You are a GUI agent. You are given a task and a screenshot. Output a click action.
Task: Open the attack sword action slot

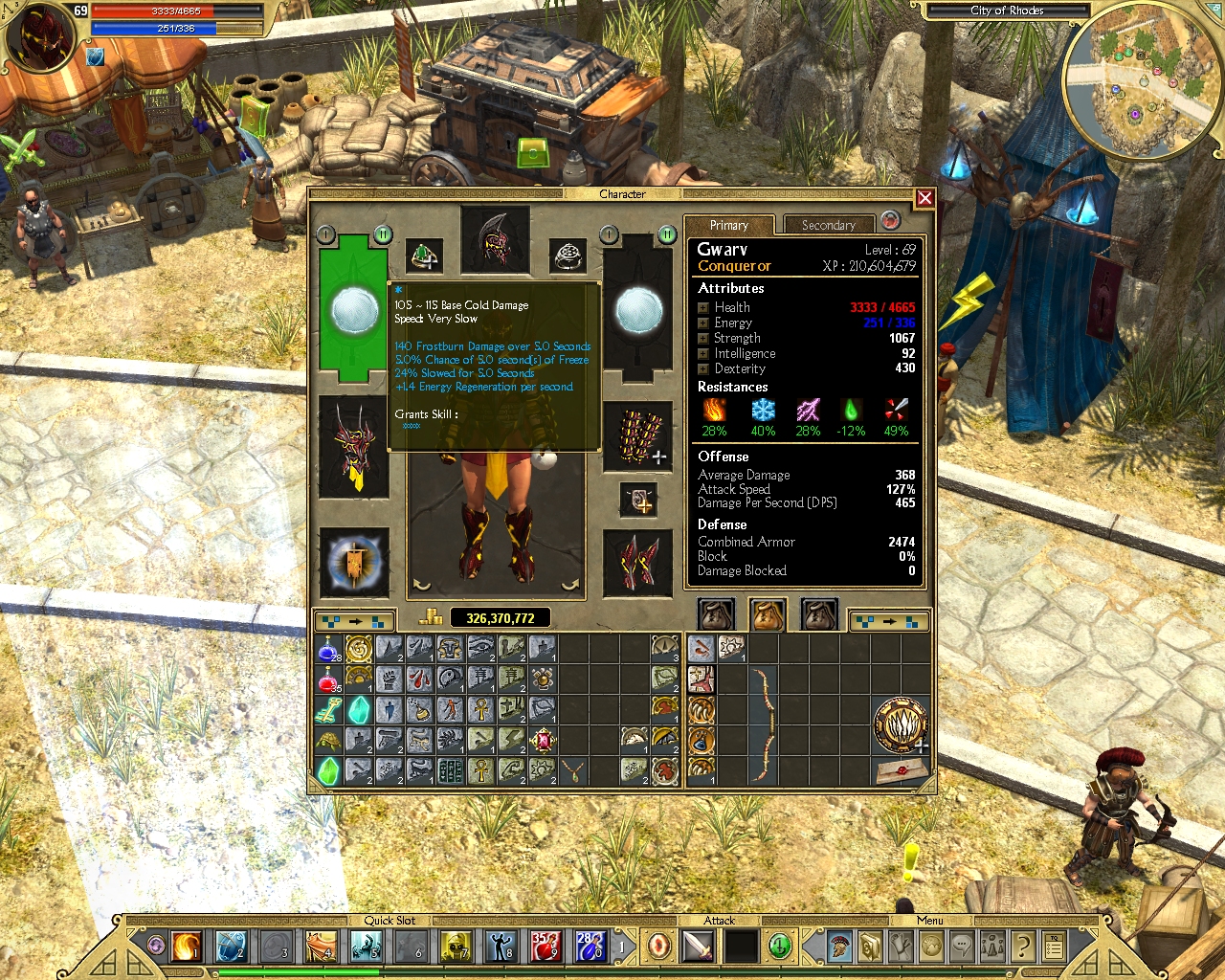coord(696,946)
